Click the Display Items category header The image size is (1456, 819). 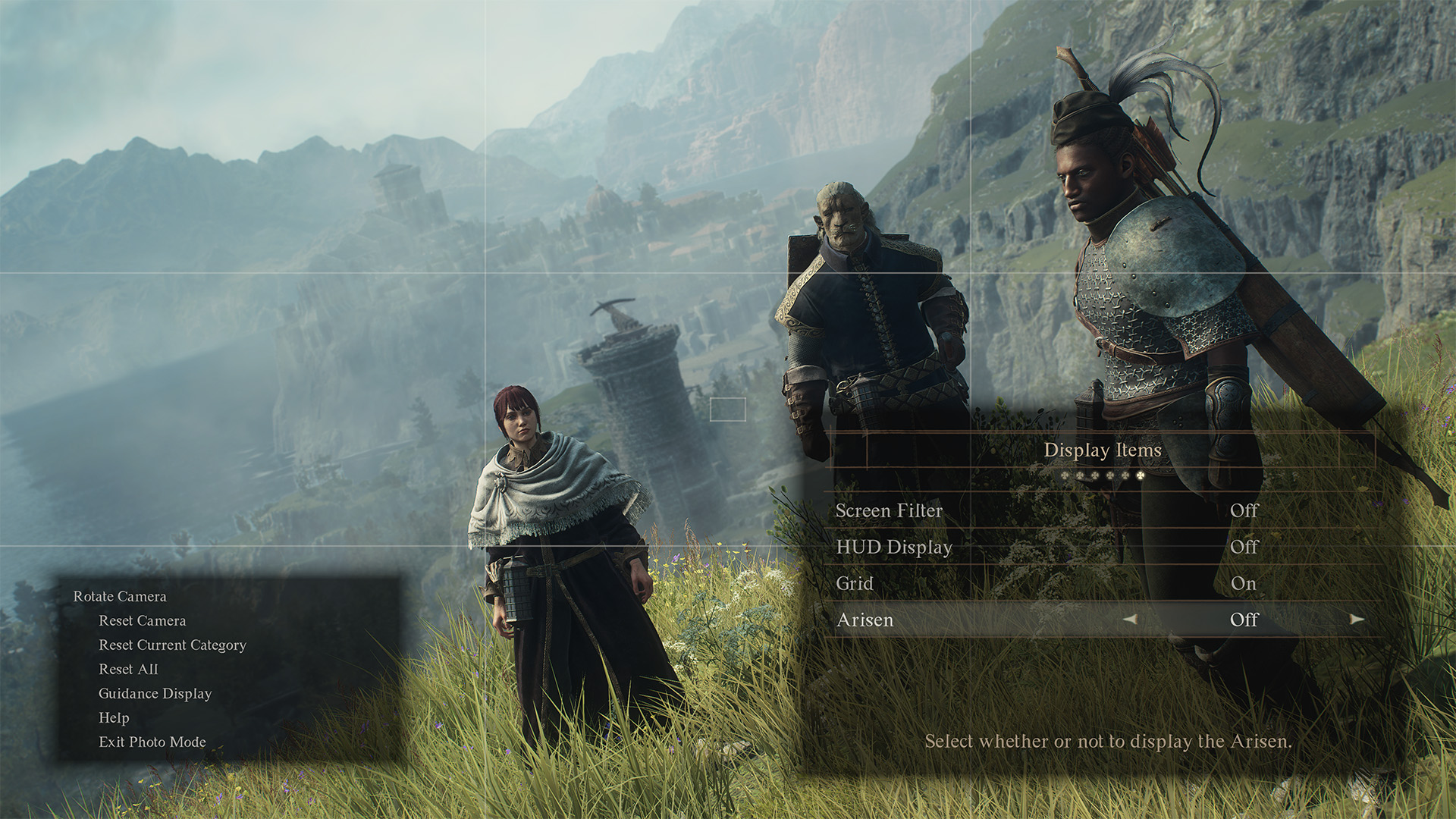click(1102, 450)
